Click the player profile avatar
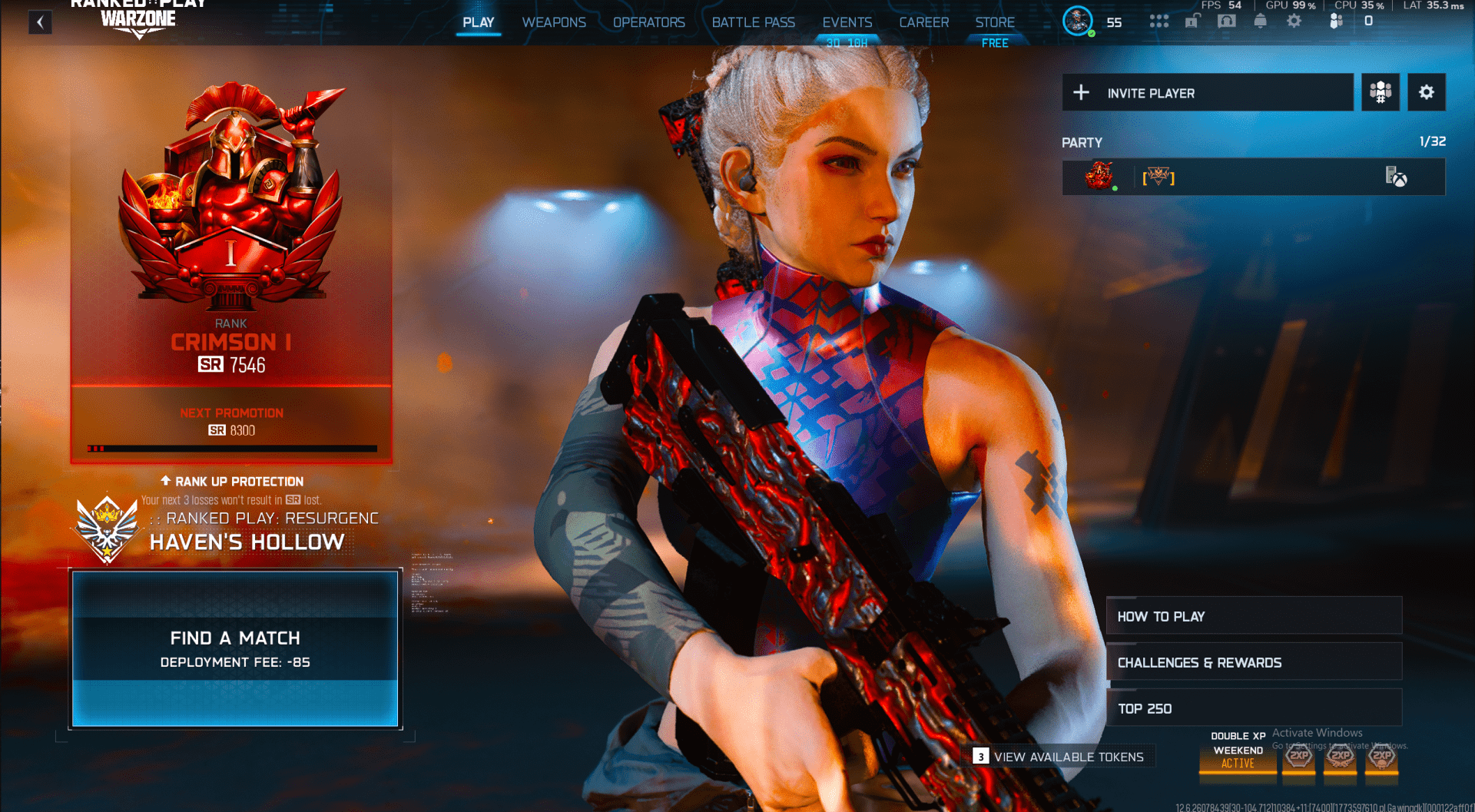The image size is (1475, 812). click(1078, 21)
